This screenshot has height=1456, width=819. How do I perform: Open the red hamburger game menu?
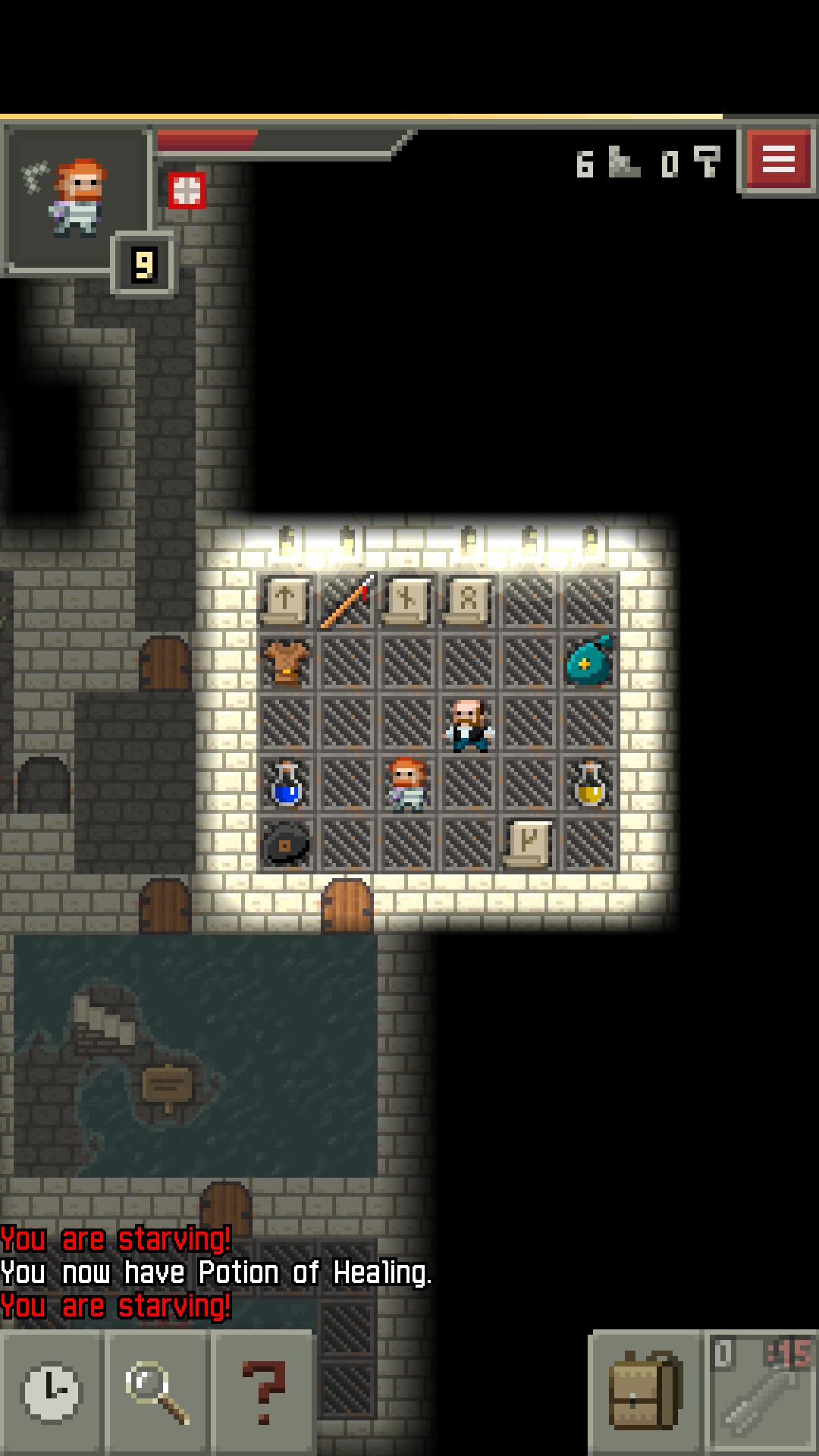click(x=779, y=160)
